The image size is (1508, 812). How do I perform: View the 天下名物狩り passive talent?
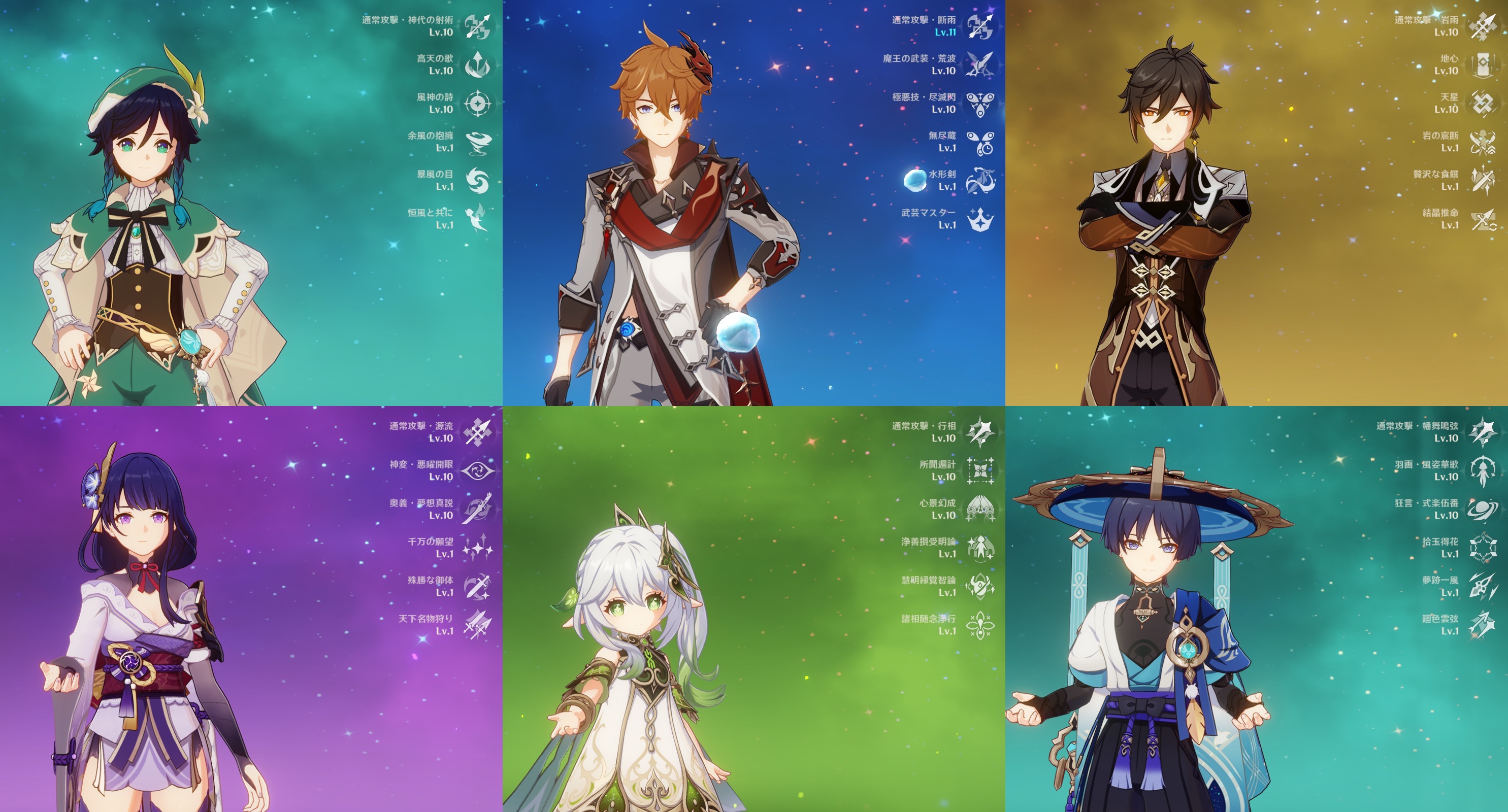[x=478, y=625]
